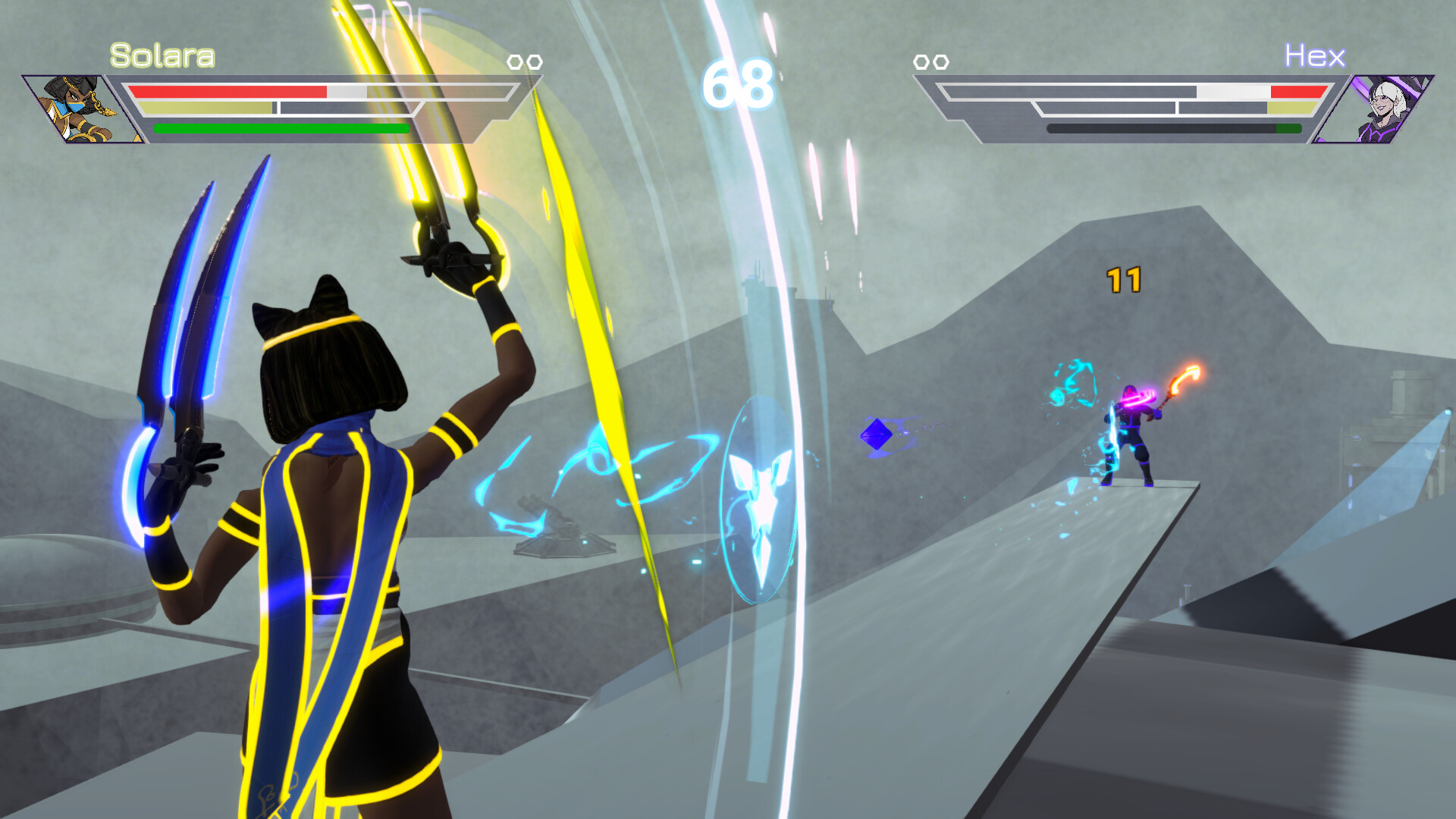Select the name label Solara
1456x819 pixels.
tap(162, 54)
